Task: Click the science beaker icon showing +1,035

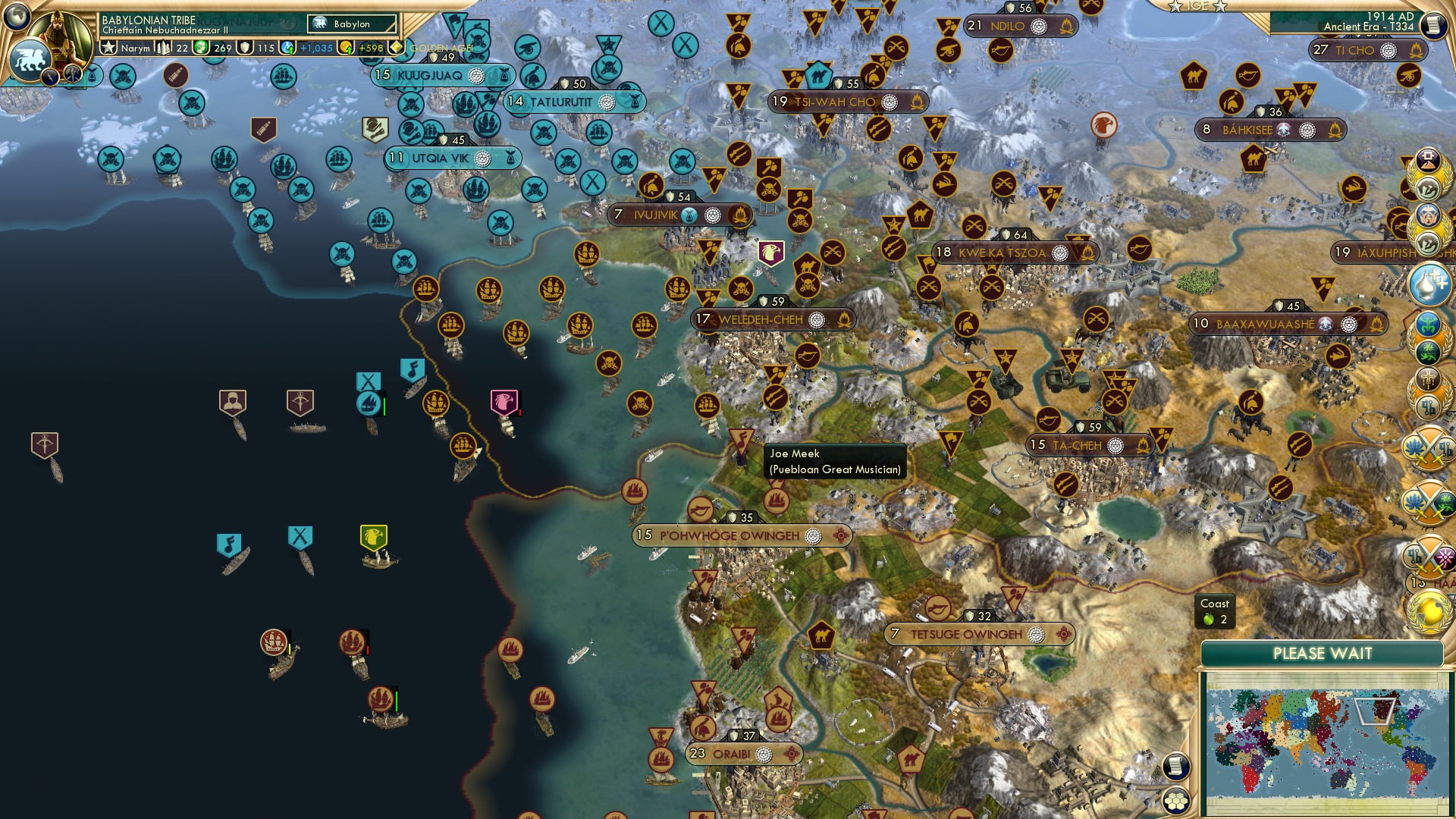Action: (x=287, y=48)
